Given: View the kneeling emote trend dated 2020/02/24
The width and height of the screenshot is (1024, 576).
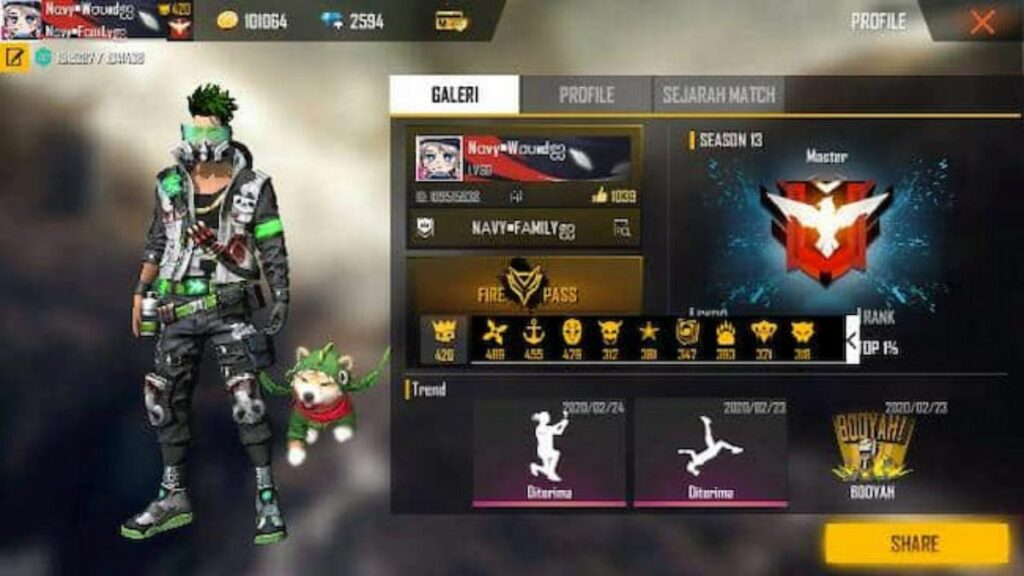Looking at the screenshot, I should (x=548, y=450).
